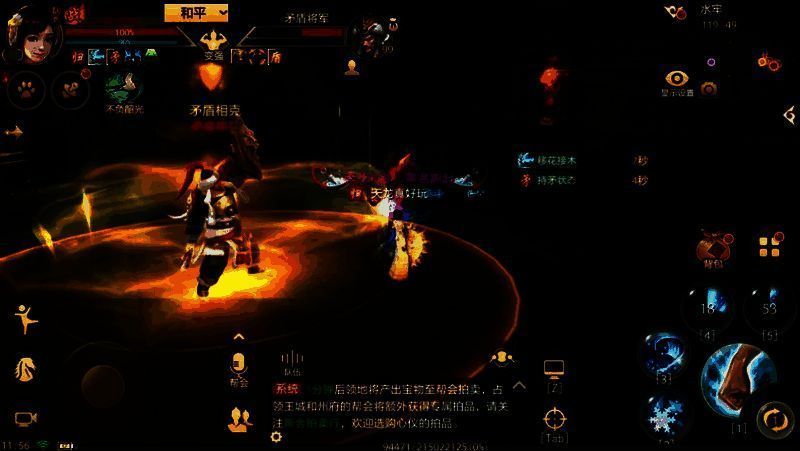Select the monitor icon labeled [Z]
Image resolution: width=800 pixels, height=451 pixels.
554,371
